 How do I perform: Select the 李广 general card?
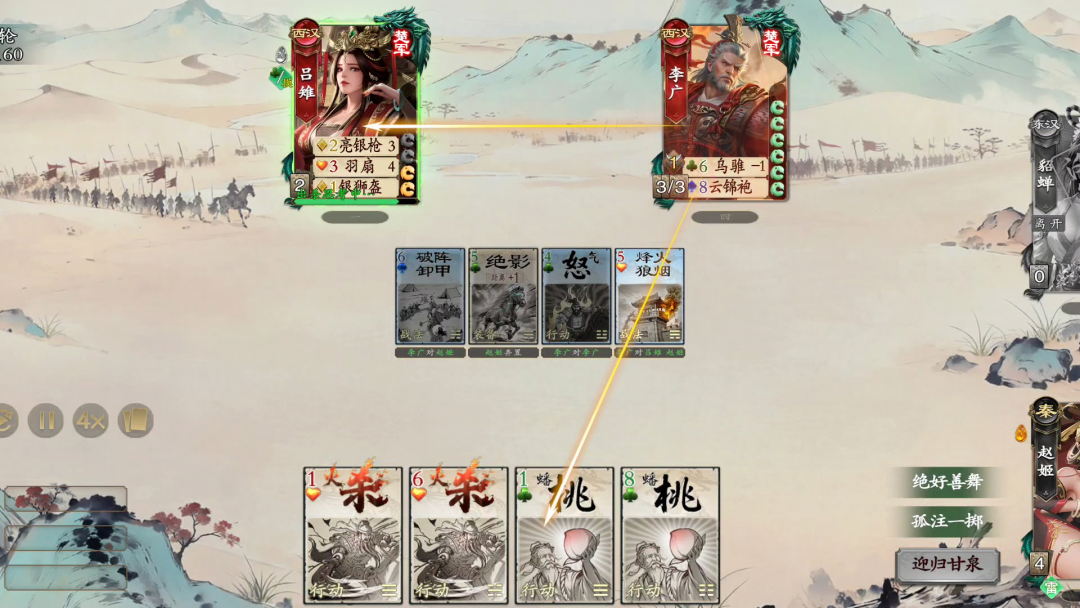[724, 112]
